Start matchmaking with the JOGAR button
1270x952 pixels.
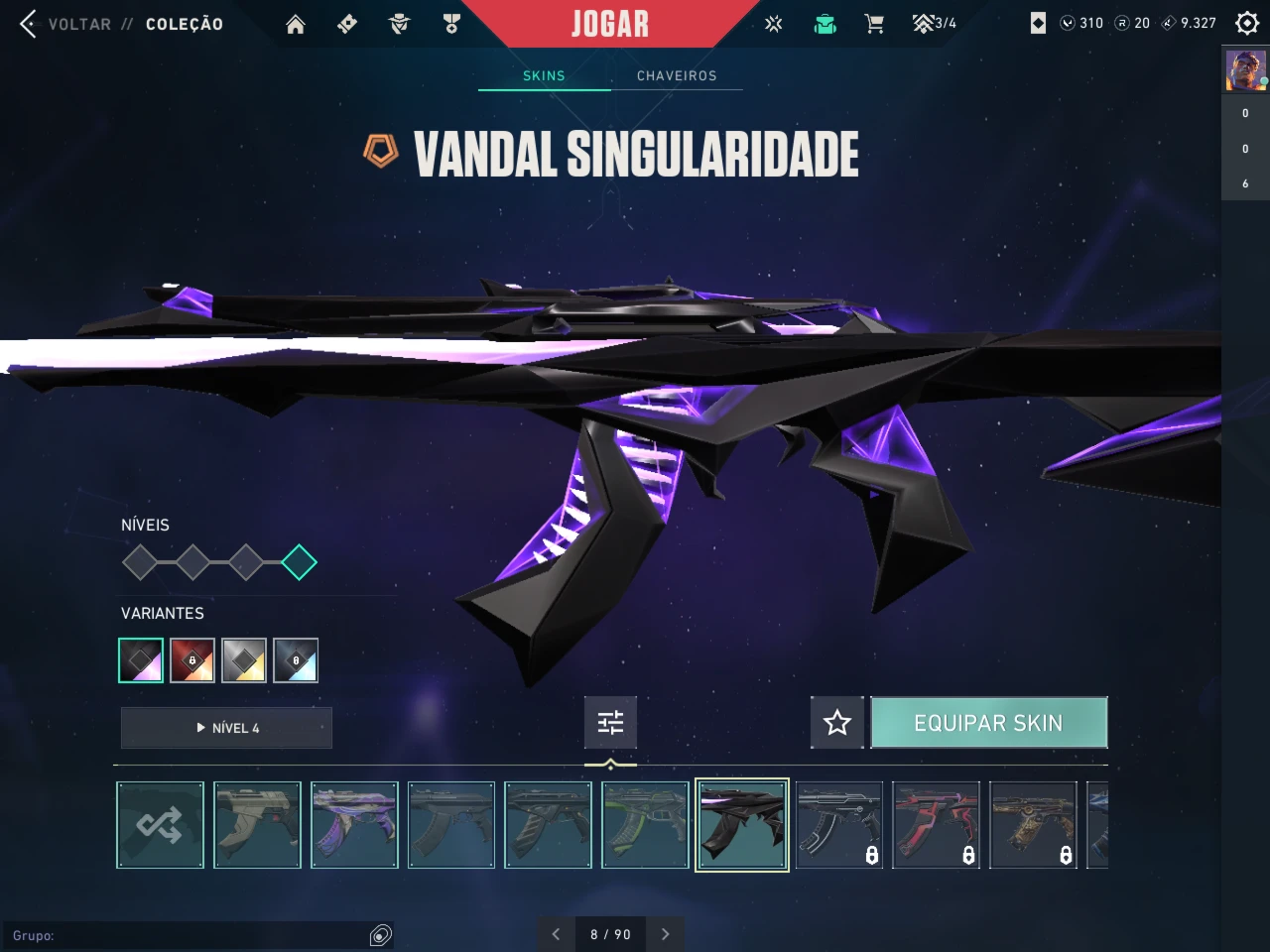[609, 24]
